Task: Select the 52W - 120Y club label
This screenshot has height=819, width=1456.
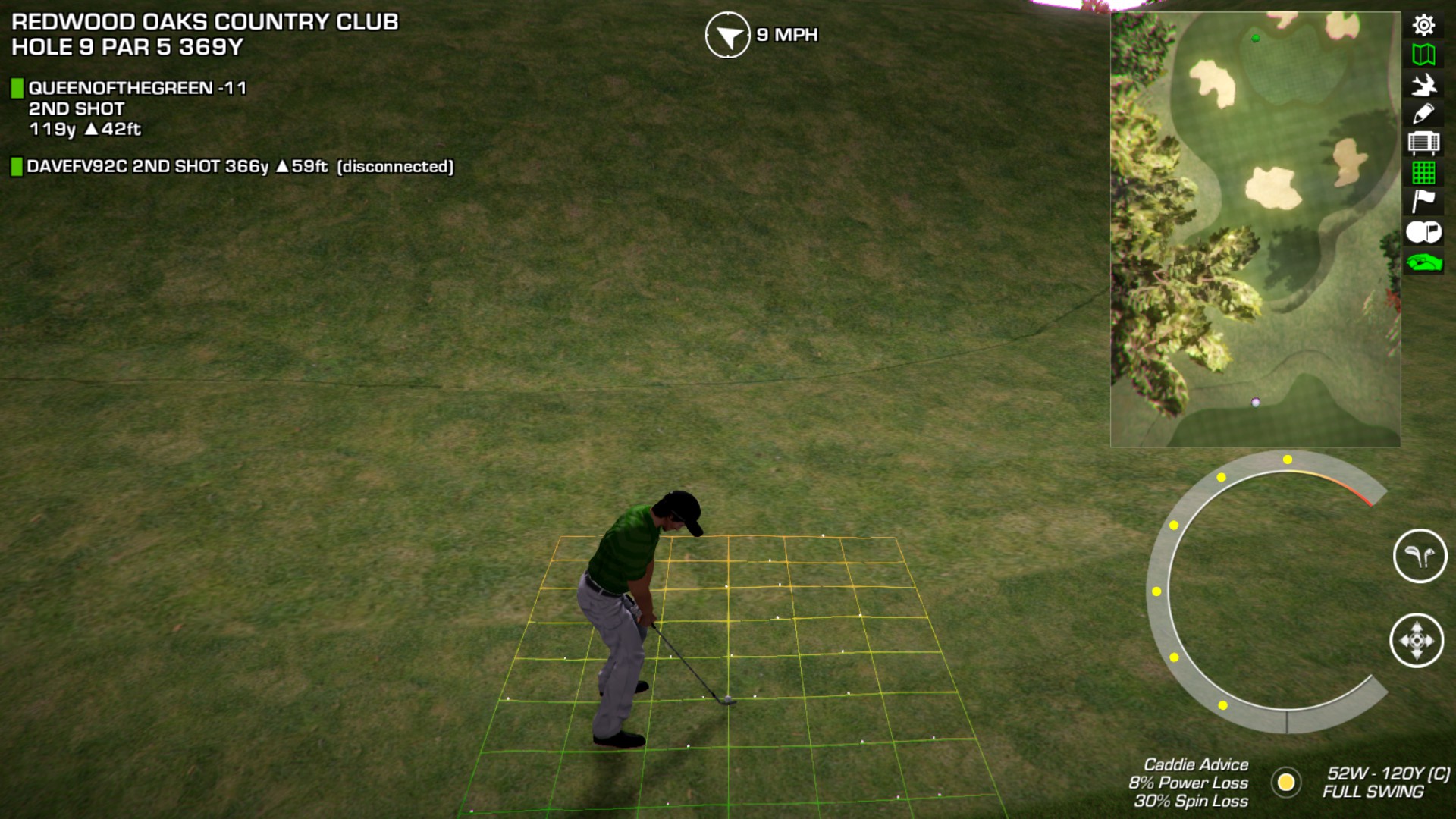Action: tap(1387, 773)
